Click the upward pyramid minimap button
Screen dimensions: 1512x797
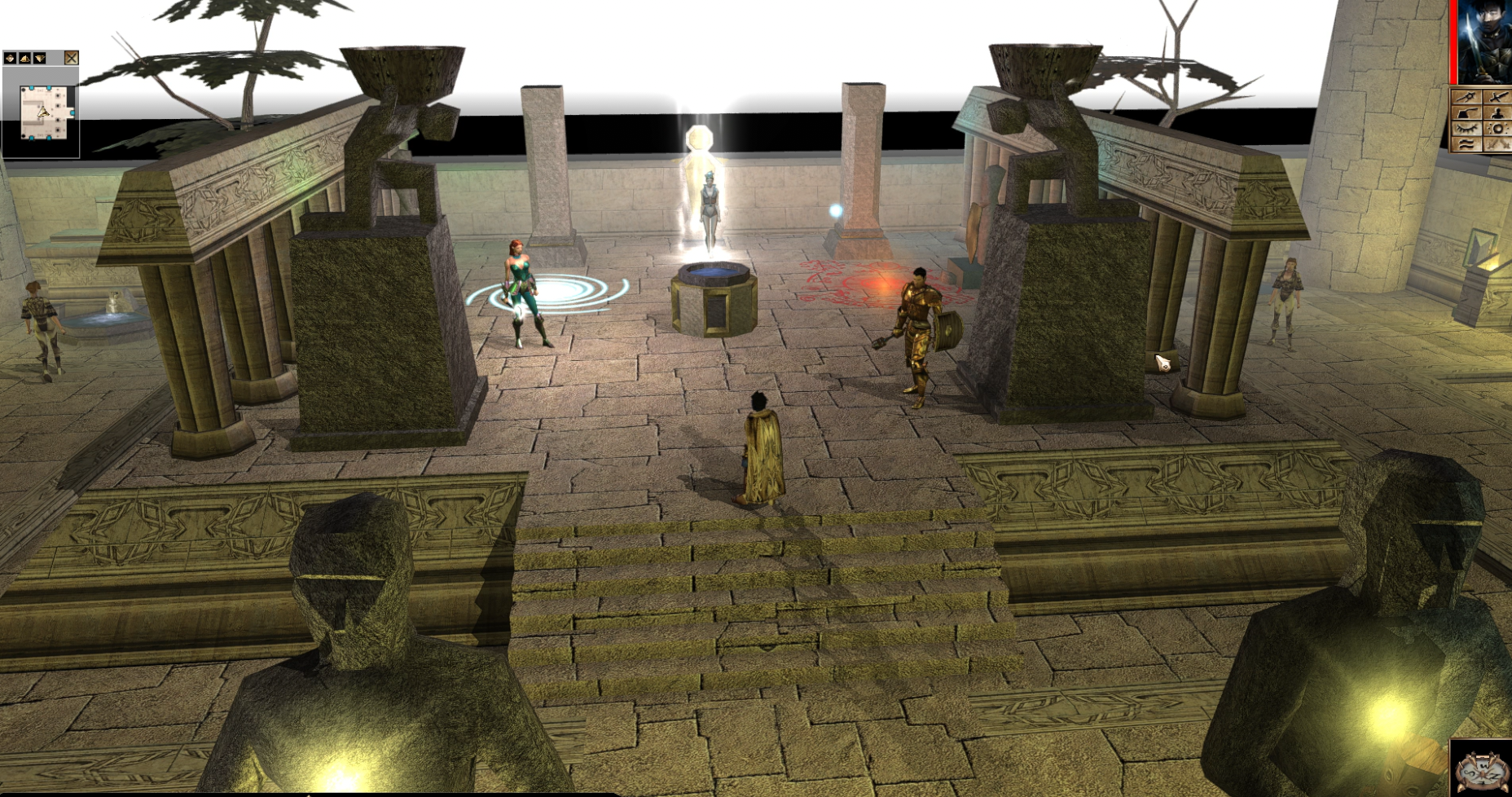[24, 58]
